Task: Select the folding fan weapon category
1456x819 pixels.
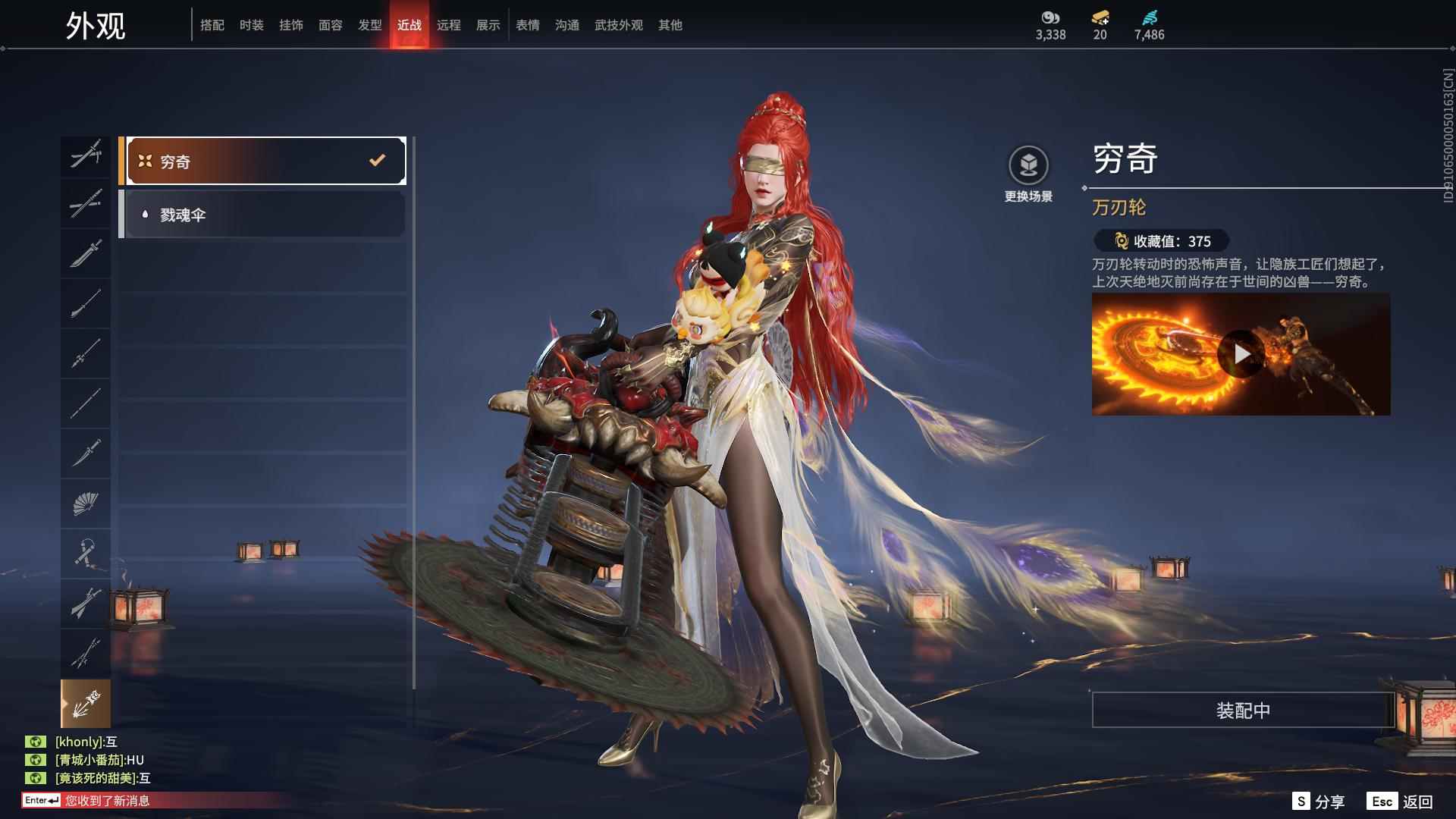Action: tap(86, 504)
